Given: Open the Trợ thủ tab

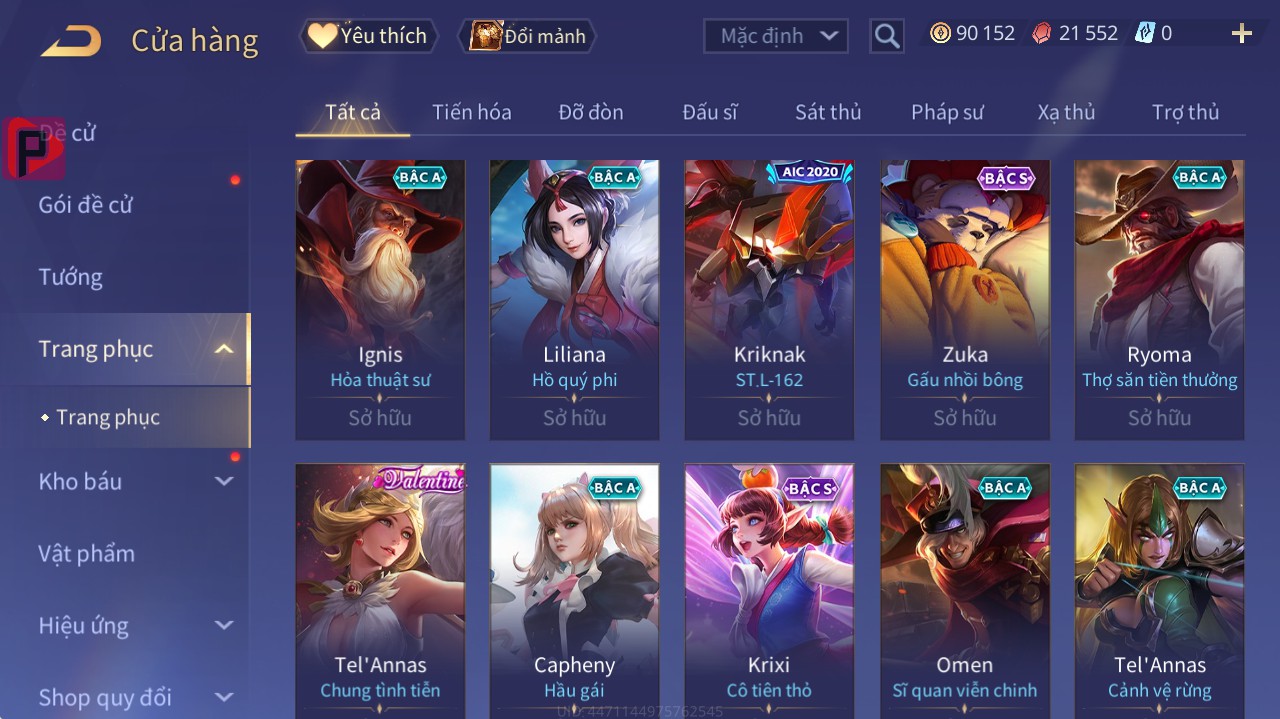Looking at the screenshot, I should (x=1185, y=112).
